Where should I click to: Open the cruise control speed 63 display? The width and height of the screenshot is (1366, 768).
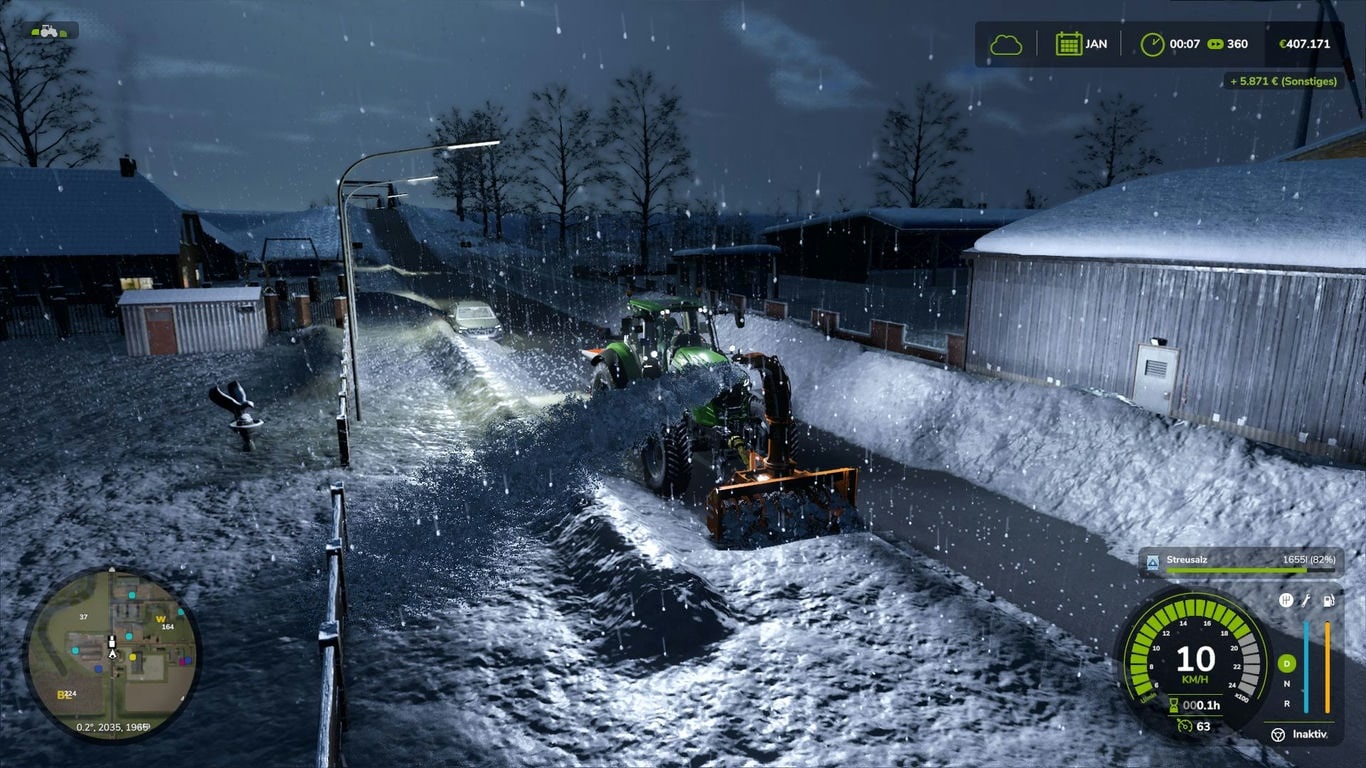tap(1193, 726)
